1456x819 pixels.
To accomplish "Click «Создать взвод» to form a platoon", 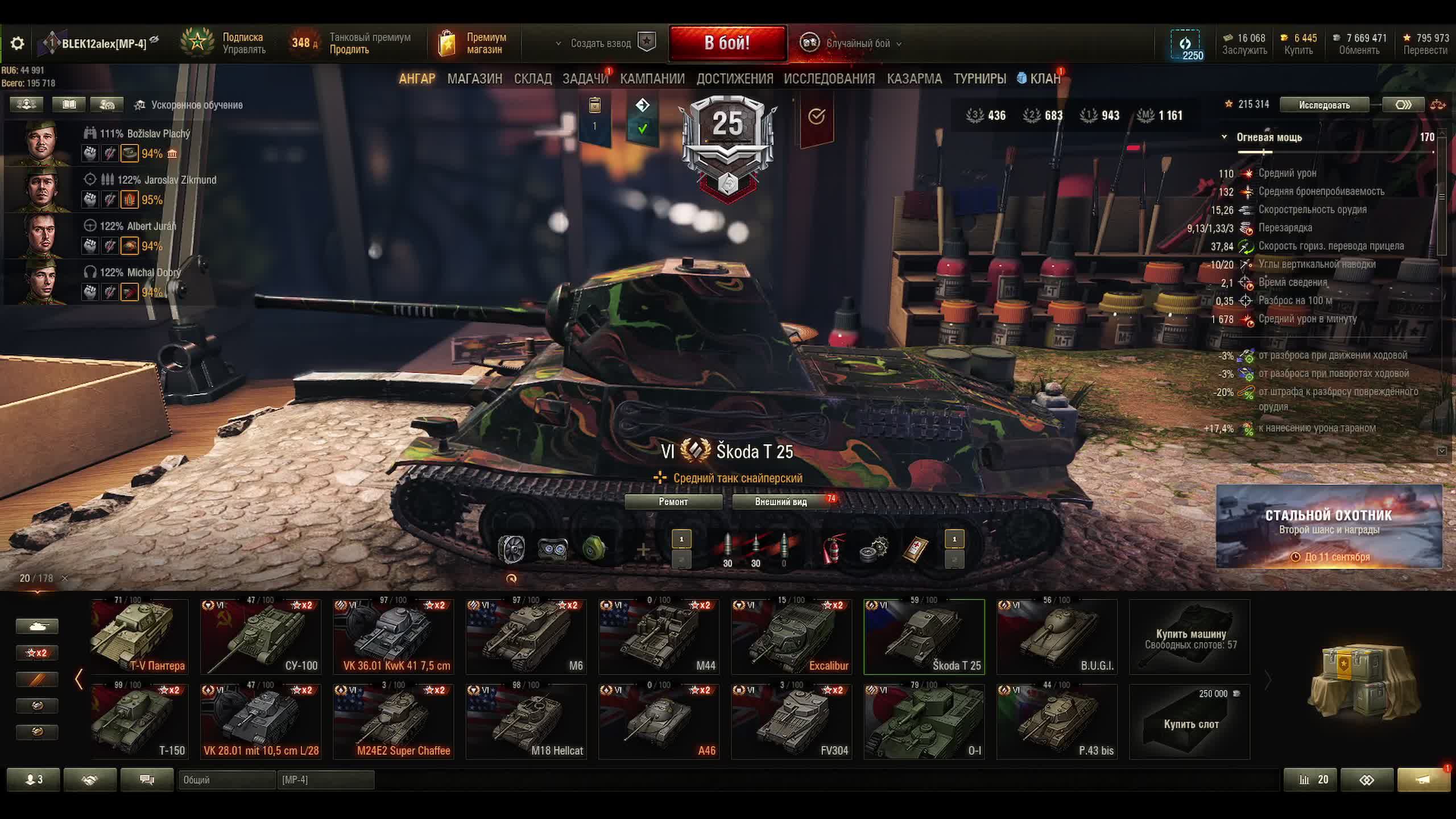I will click(601, 43).
